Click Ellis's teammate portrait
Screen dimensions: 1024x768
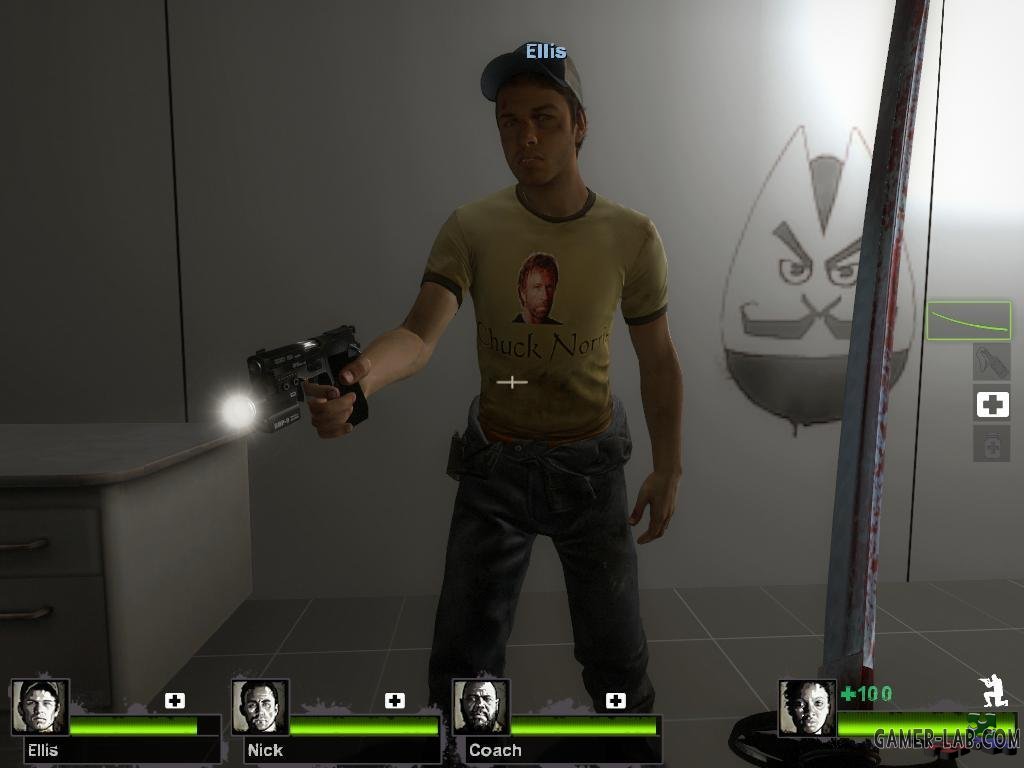coord(40,707)
